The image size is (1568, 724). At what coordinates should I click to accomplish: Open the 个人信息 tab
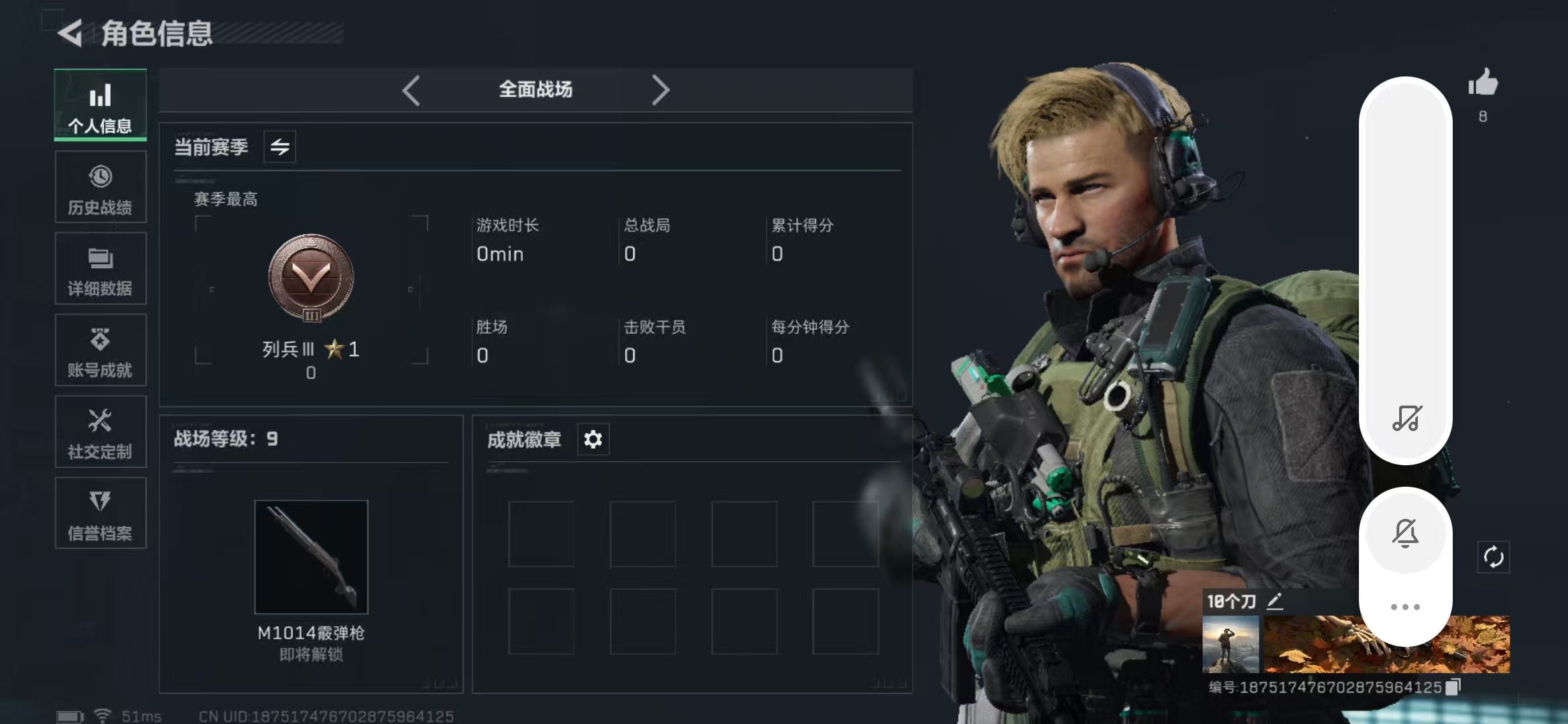click(101, 105)
